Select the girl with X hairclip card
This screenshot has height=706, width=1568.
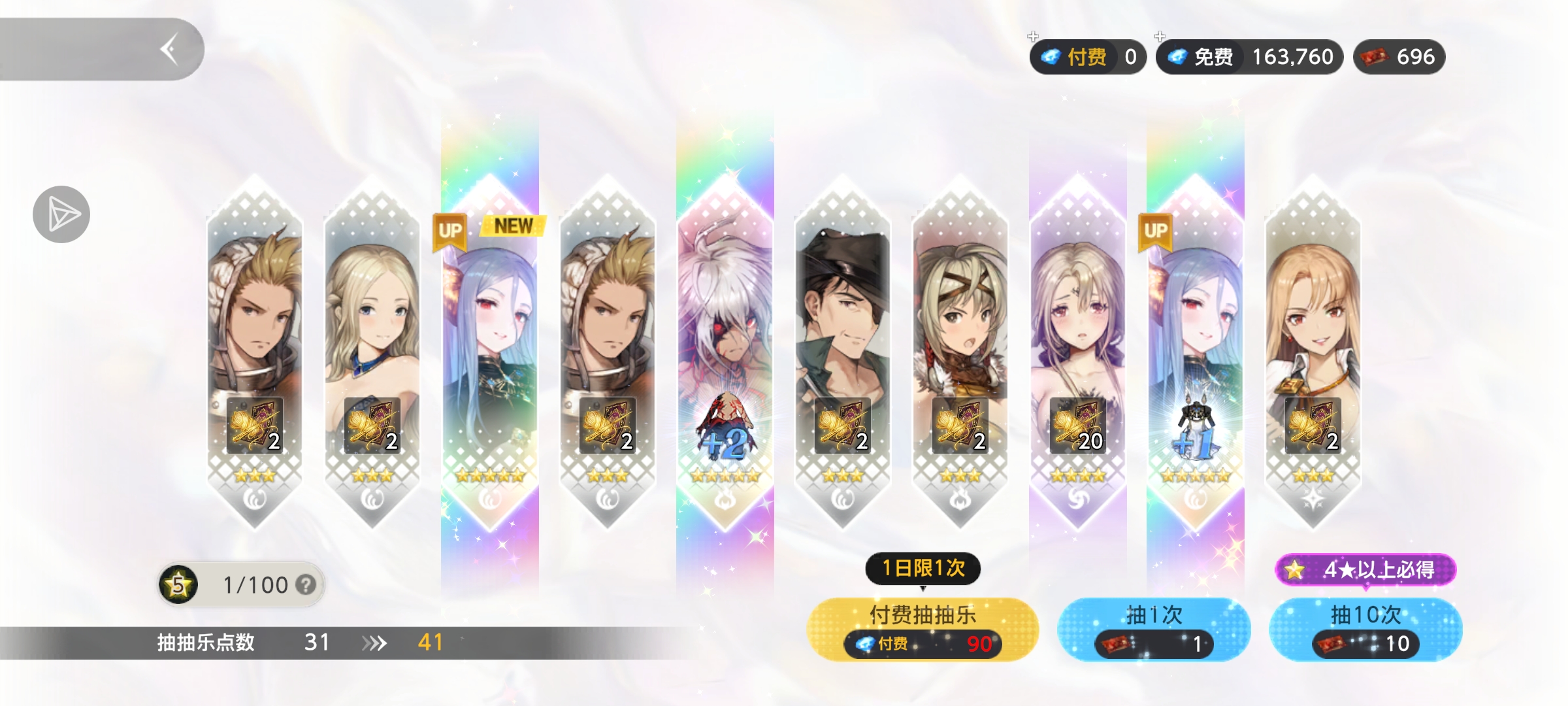coord(960,353)
